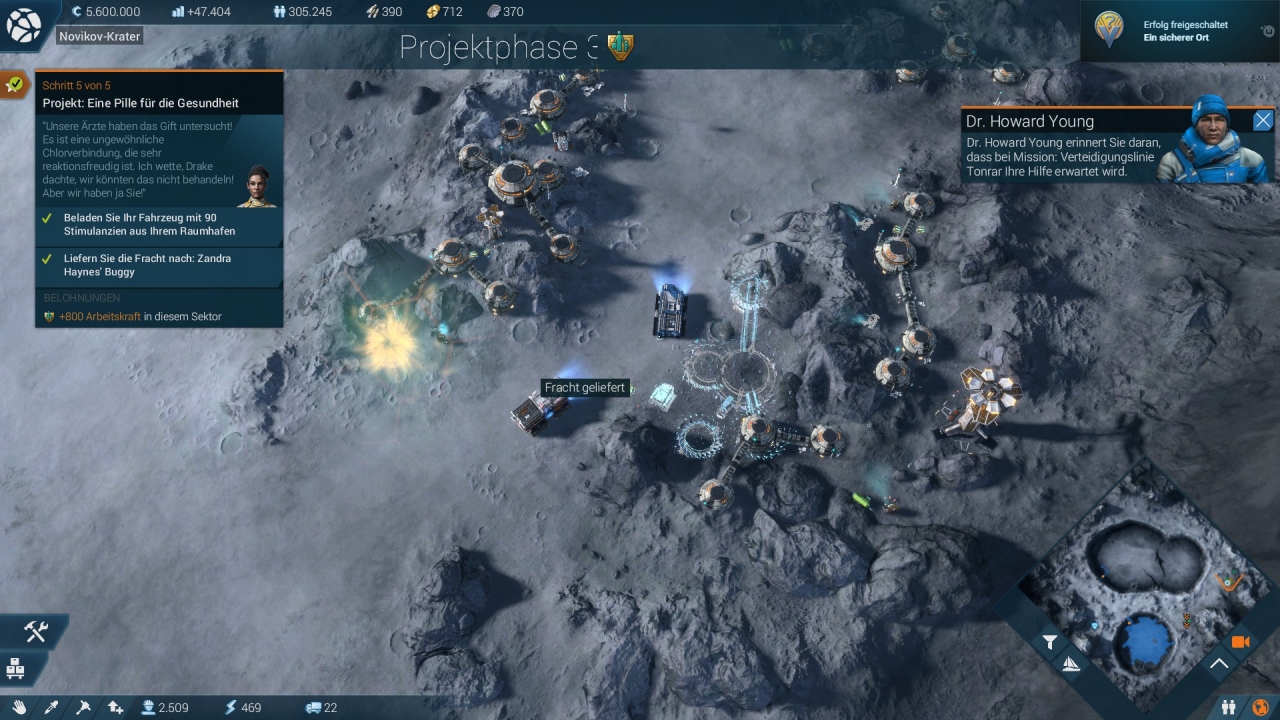Viewport: 1280px width, 720px height.
Task: Open the minimap filter funnel
Action: [x=1050, y=643]
